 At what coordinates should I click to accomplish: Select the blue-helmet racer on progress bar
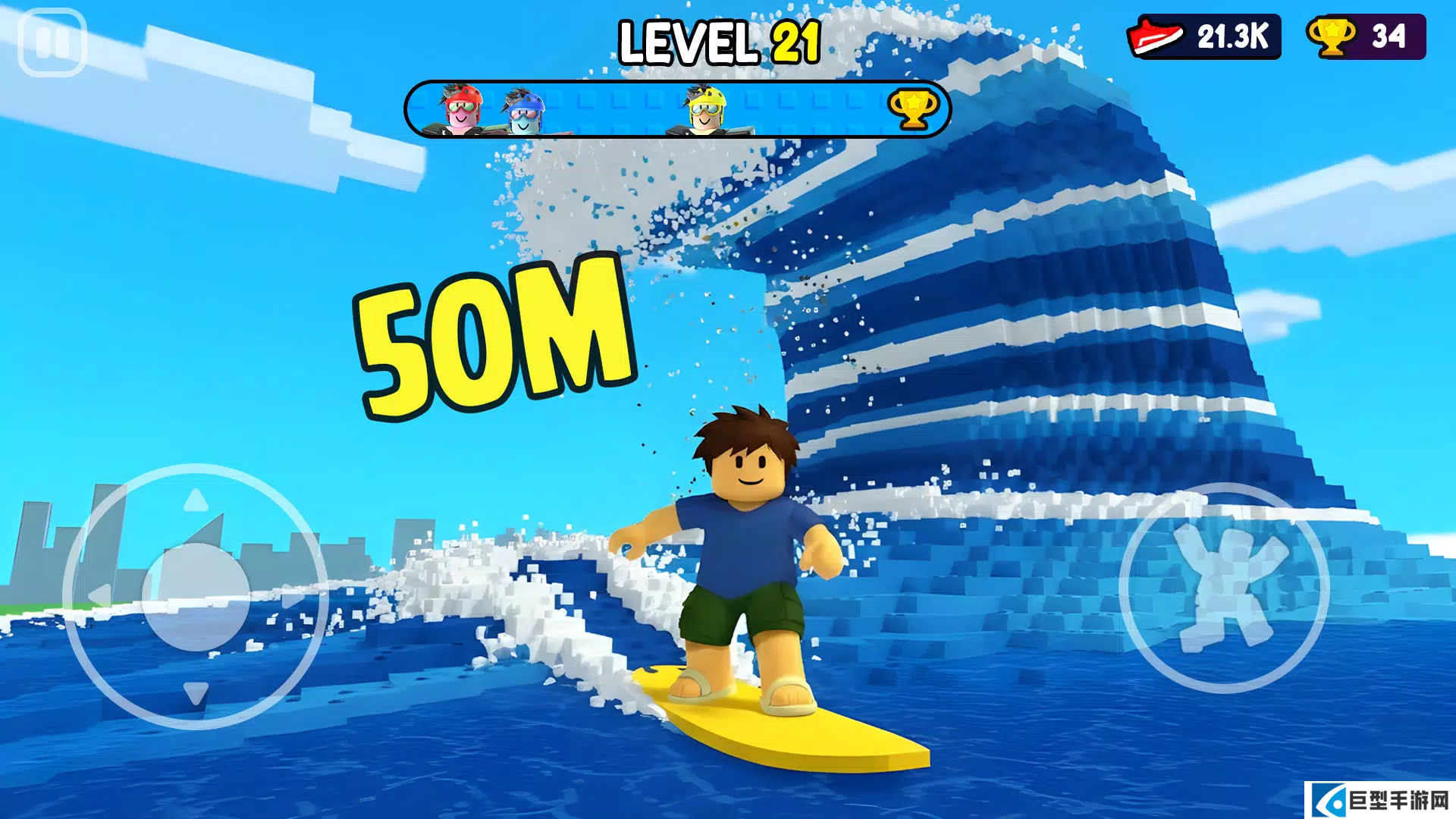[524, 111]
